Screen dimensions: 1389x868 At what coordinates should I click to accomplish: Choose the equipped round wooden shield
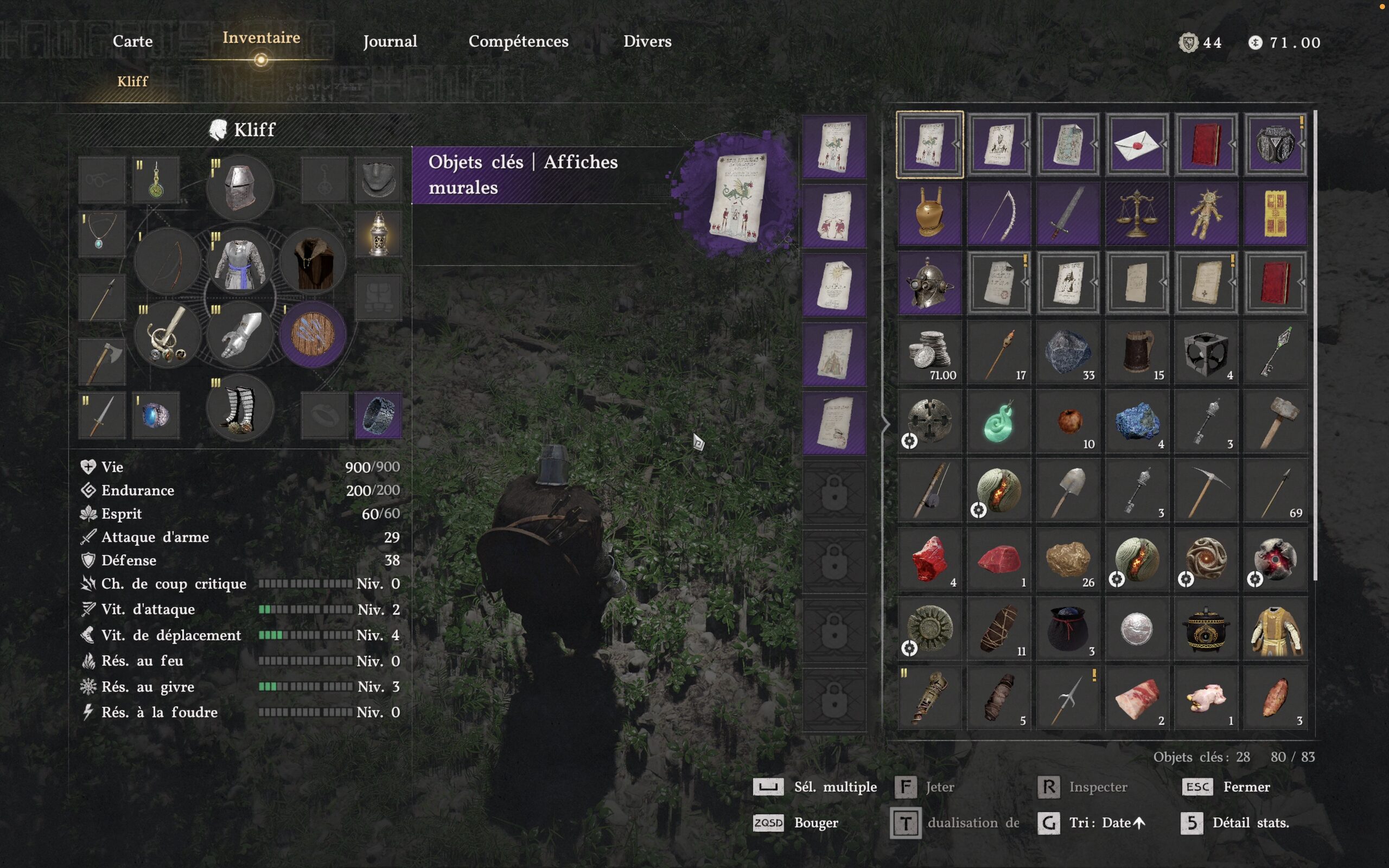313,334
